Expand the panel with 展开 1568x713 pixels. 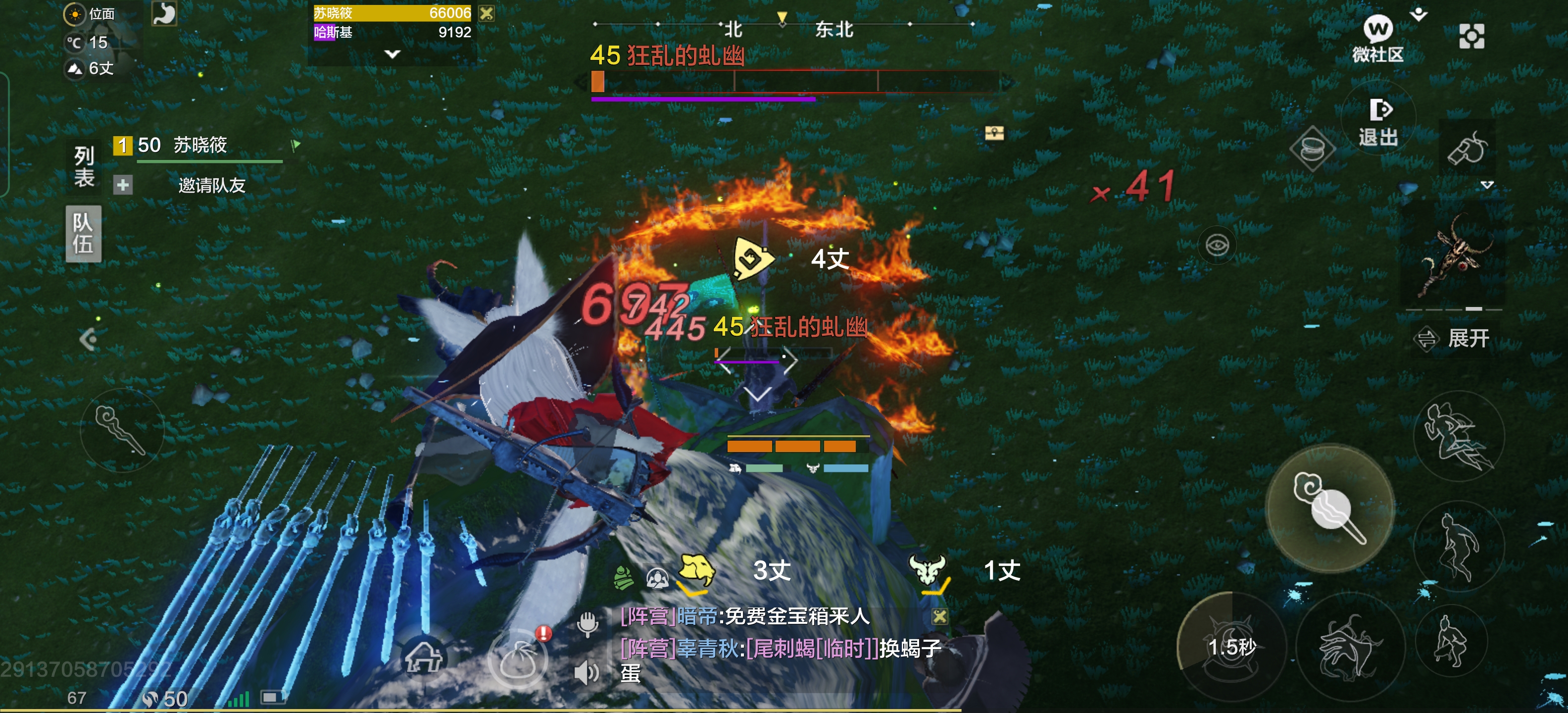point(1456,338)
